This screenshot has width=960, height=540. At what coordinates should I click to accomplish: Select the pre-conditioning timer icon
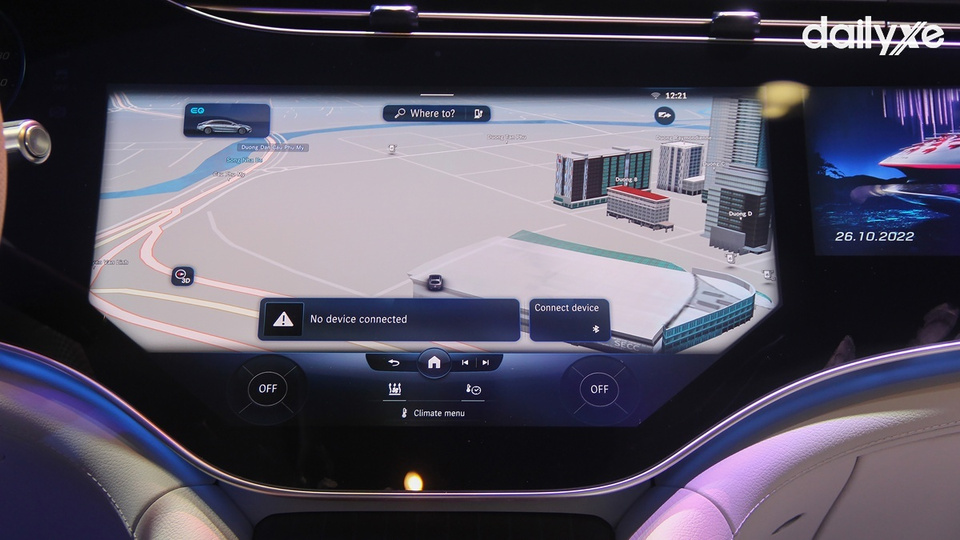click(x=472, y=390)
